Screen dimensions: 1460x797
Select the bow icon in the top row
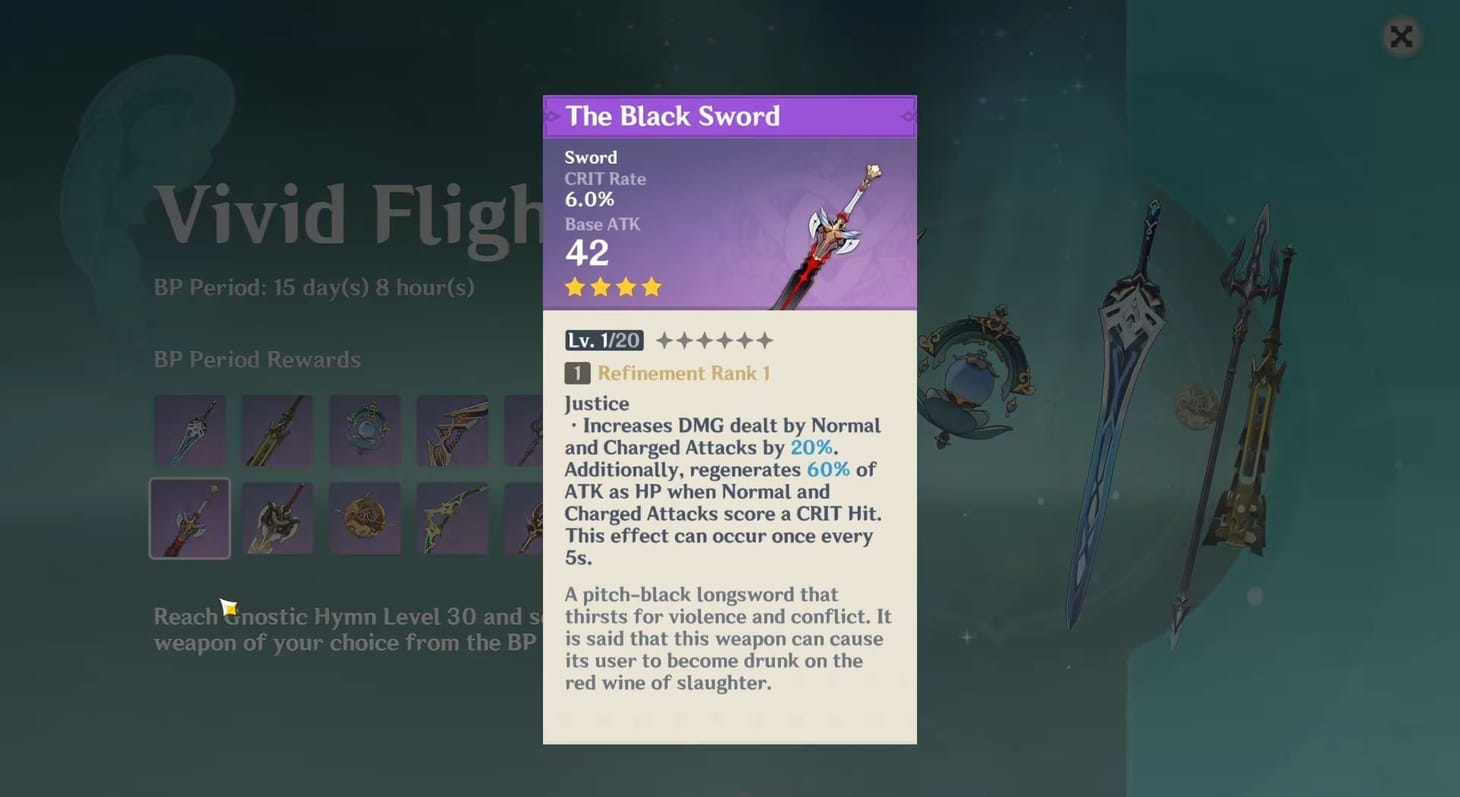(452, 430)
